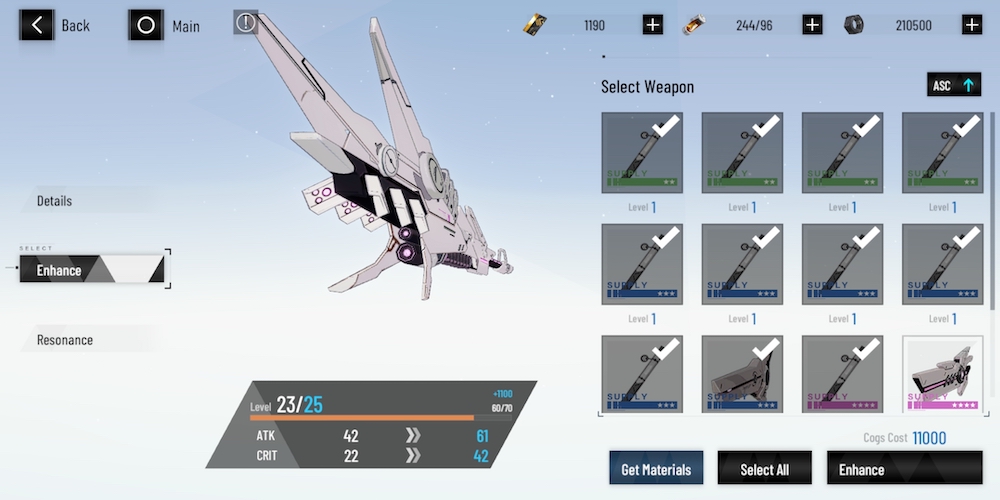Open the Resonance tab
1000x500 pixels.
(65, 340)
